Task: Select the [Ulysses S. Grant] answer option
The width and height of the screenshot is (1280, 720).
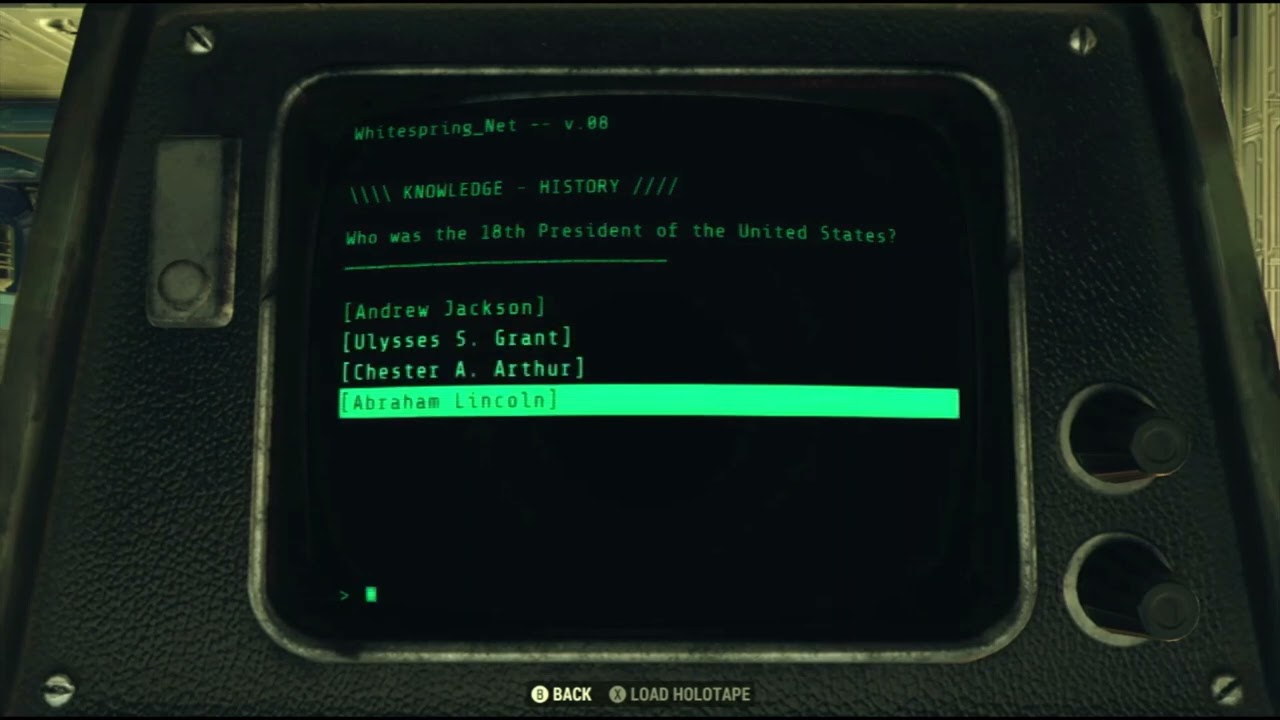Action: coord(458,339)
